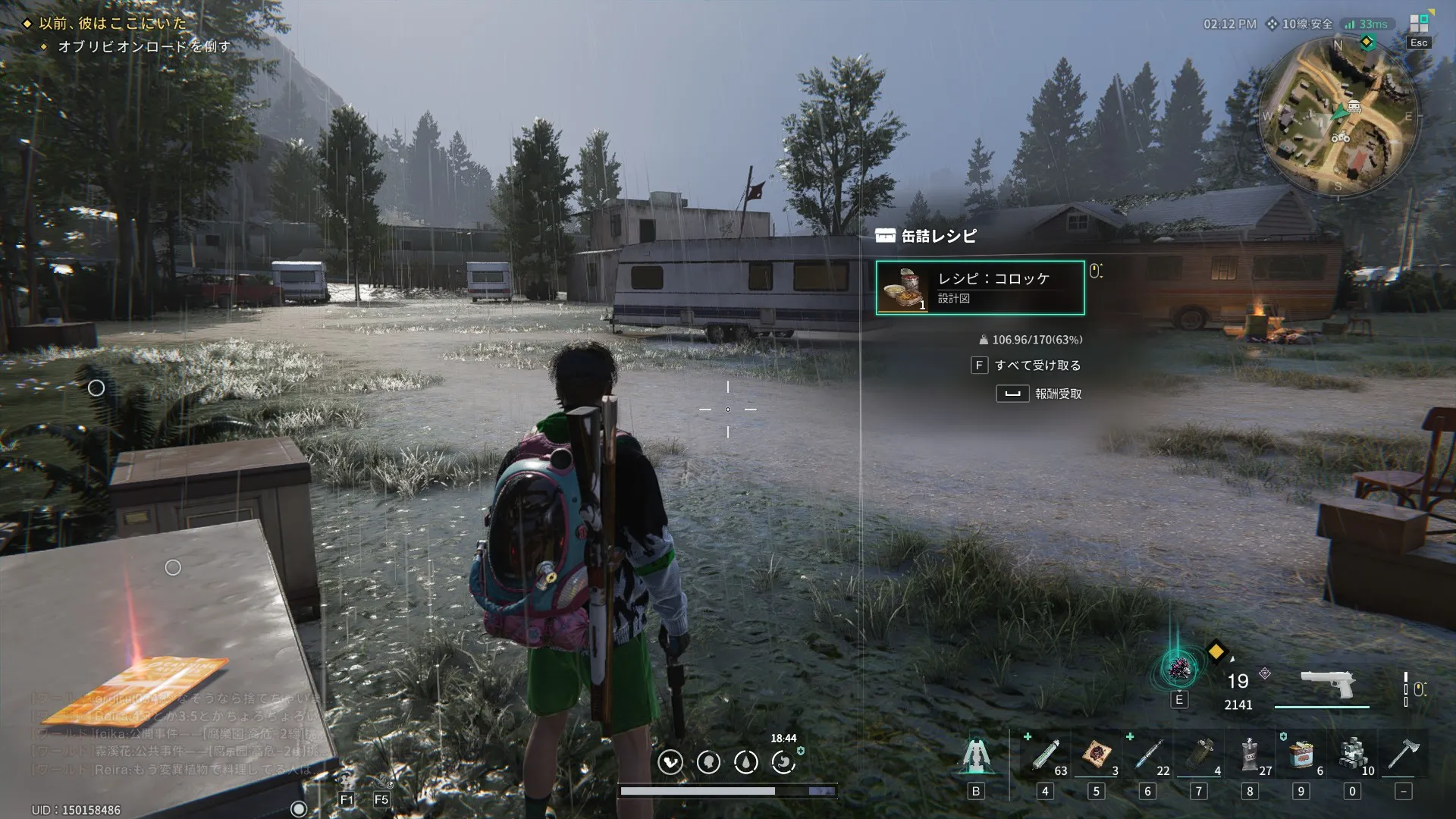Select the adrenaline syringe hotbar slot
This screenshot has height=819, width=1456.
click(x=1045, y=755)
